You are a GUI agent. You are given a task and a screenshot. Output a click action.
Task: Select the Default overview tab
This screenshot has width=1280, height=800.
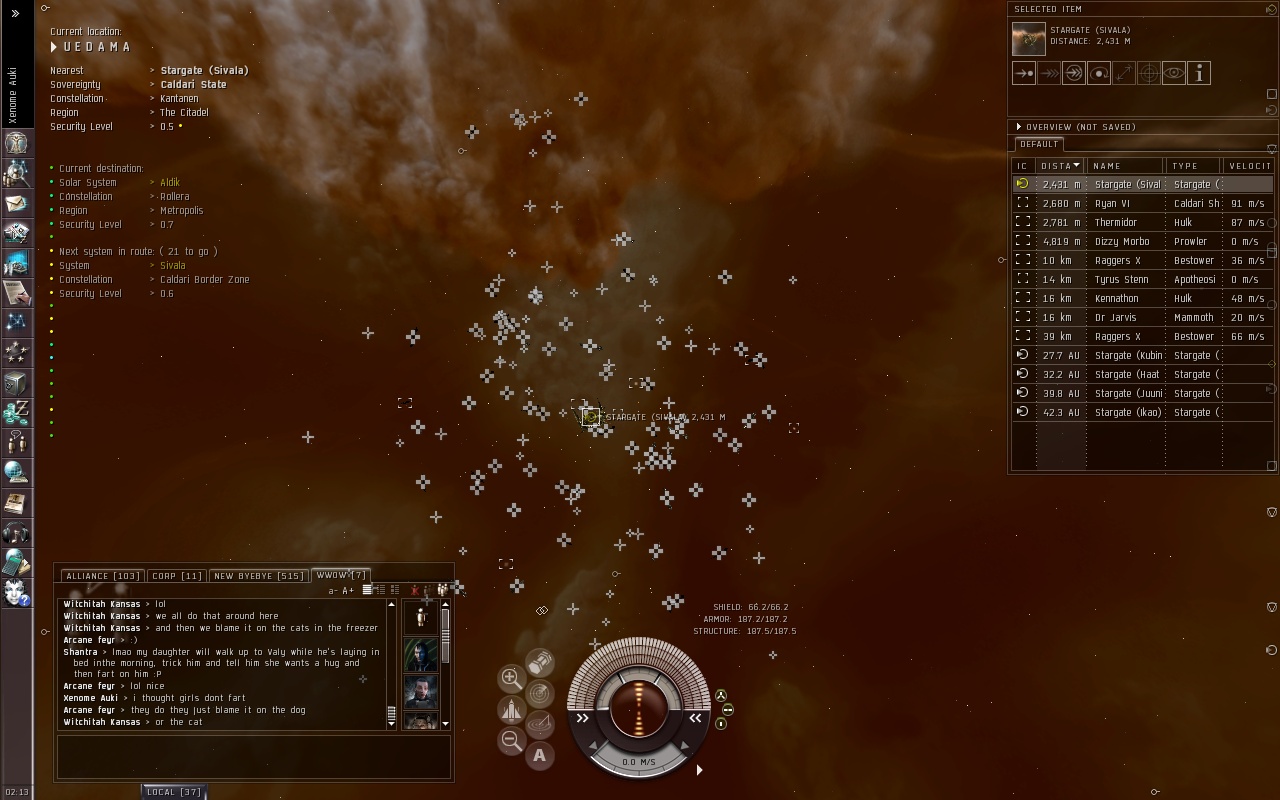(1039, 144)
